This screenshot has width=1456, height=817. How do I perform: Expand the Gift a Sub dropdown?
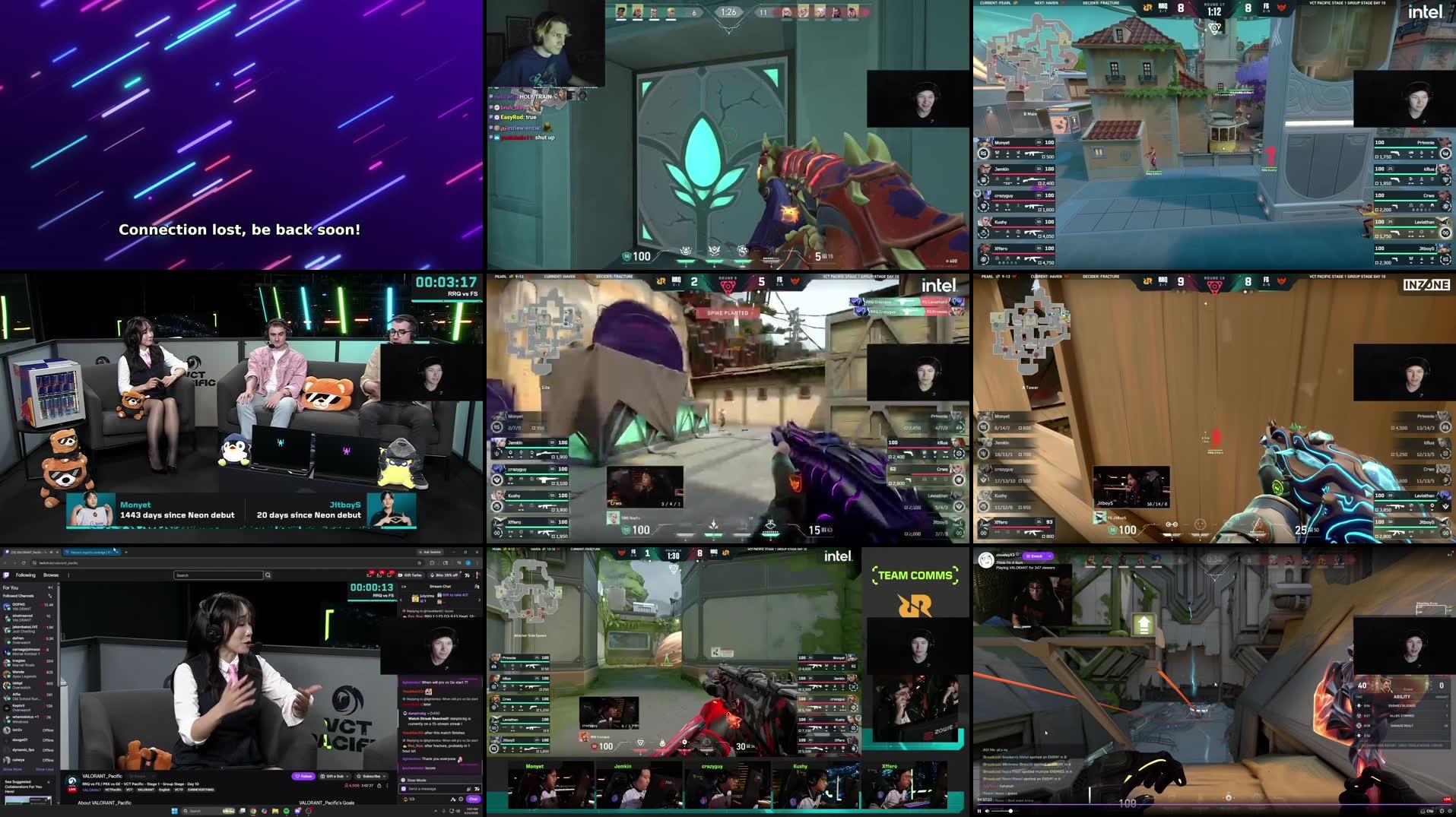[347, 776]
